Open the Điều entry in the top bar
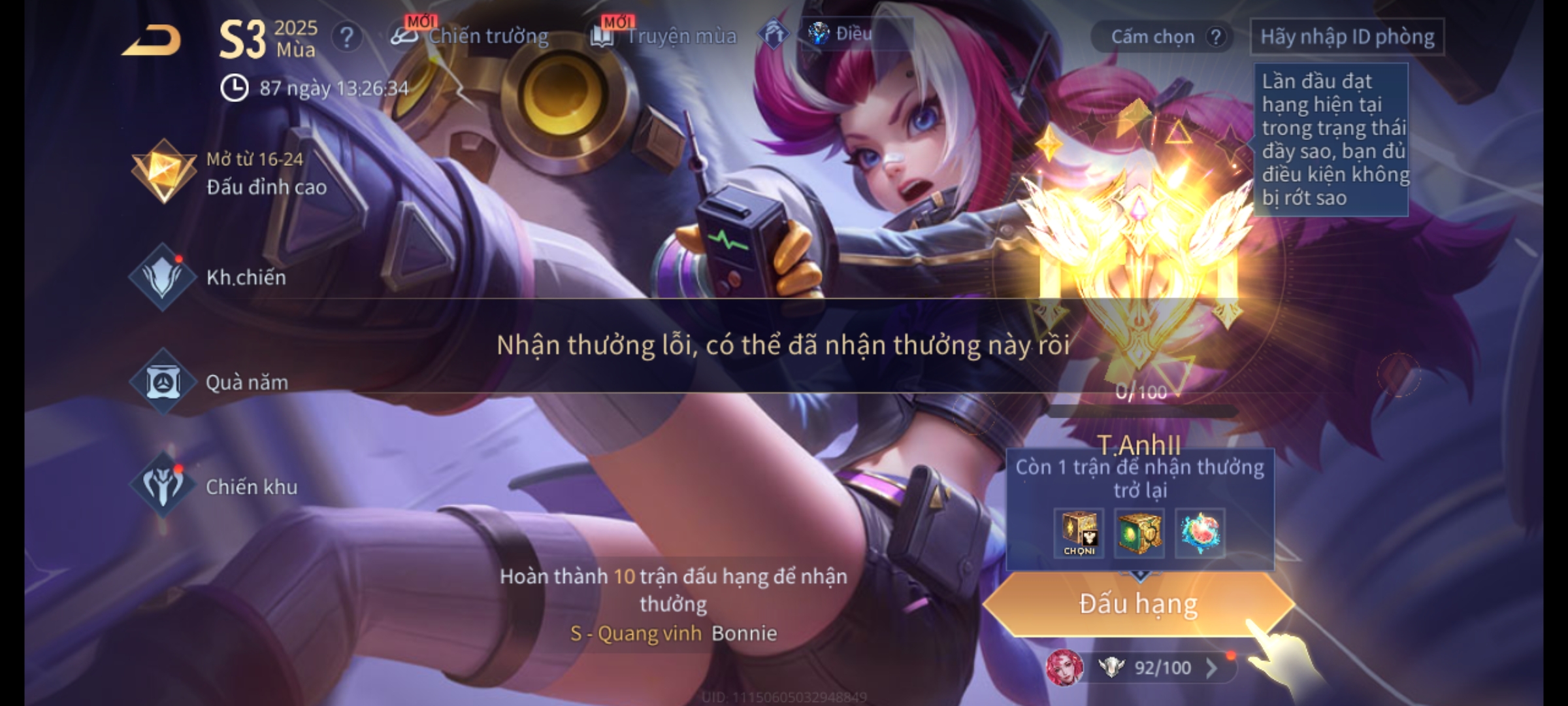The width and height of the screenshot is (1568, 706). pyautogui.click(x=841, y=33)
